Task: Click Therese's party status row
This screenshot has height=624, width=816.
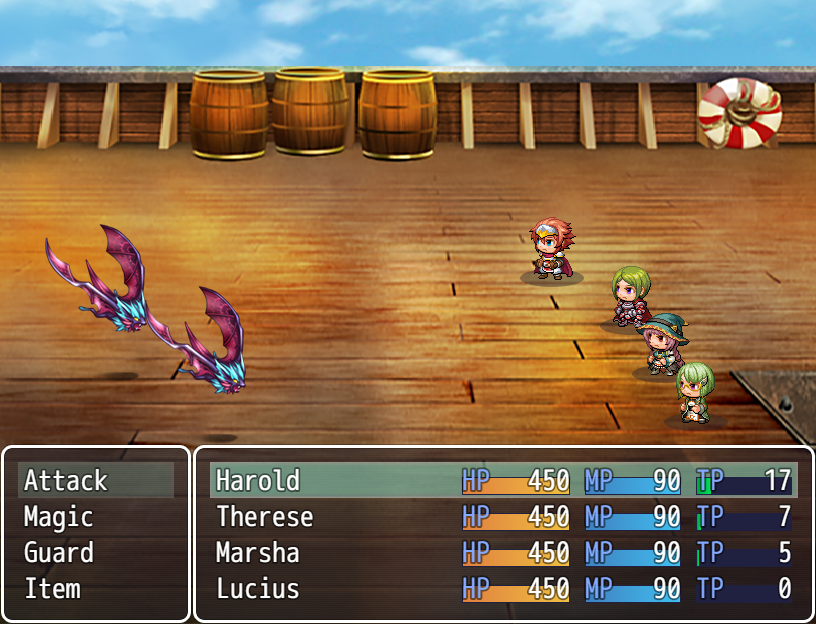Action: pos(503,517)
